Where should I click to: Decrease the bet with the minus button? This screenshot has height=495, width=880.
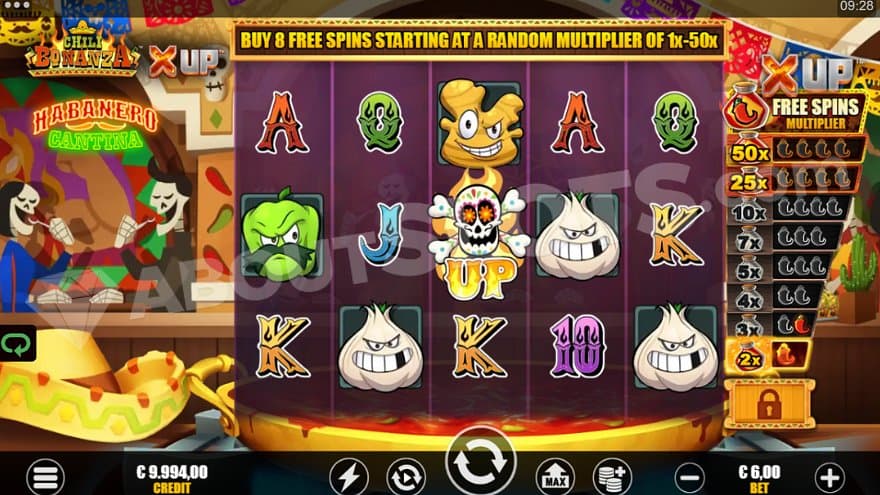click(687, 475)
